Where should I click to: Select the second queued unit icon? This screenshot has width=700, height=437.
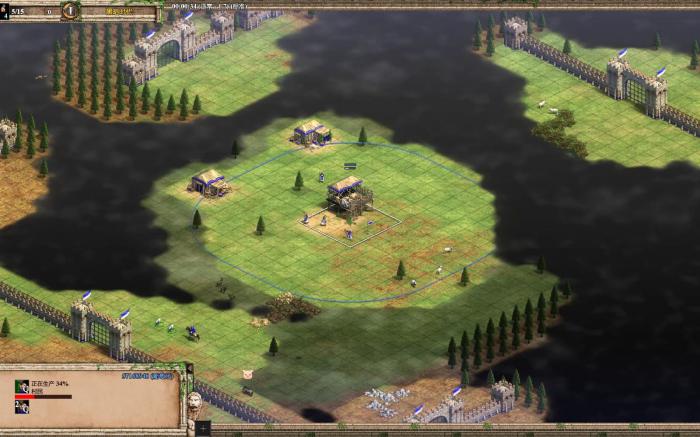coord(22,407)
